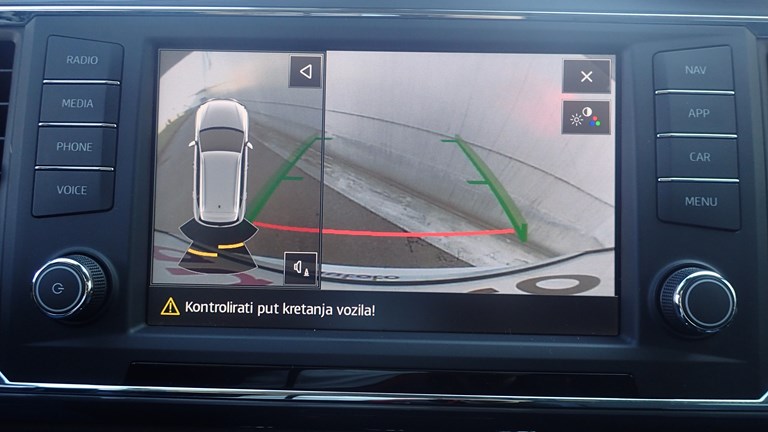Open the main MENU
Screen dimensions: 768x432
coord(701,201)
